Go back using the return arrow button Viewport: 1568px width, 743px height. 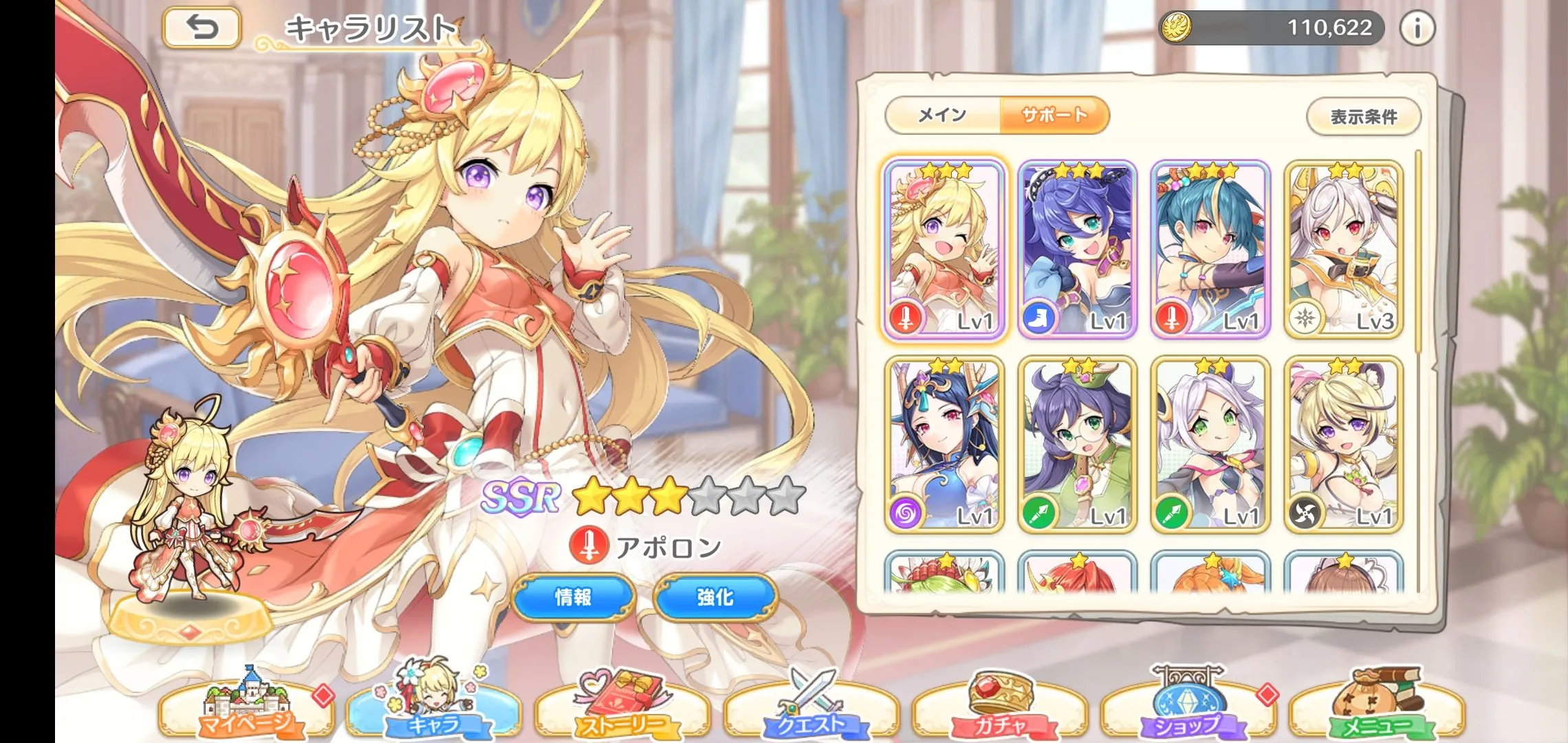point(202,28)
